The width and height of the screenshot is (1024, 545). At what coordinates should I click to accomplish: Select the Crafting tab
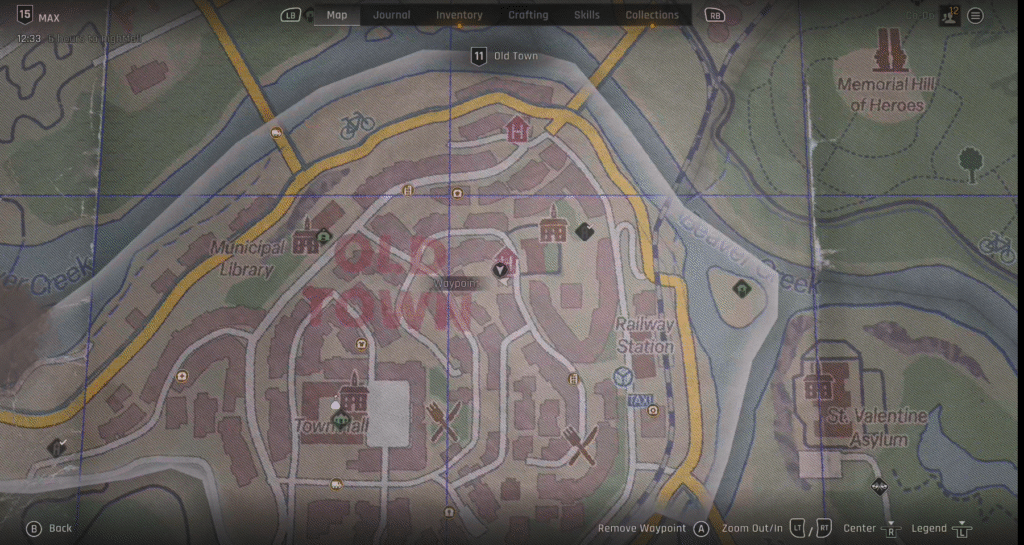(528, 15)
